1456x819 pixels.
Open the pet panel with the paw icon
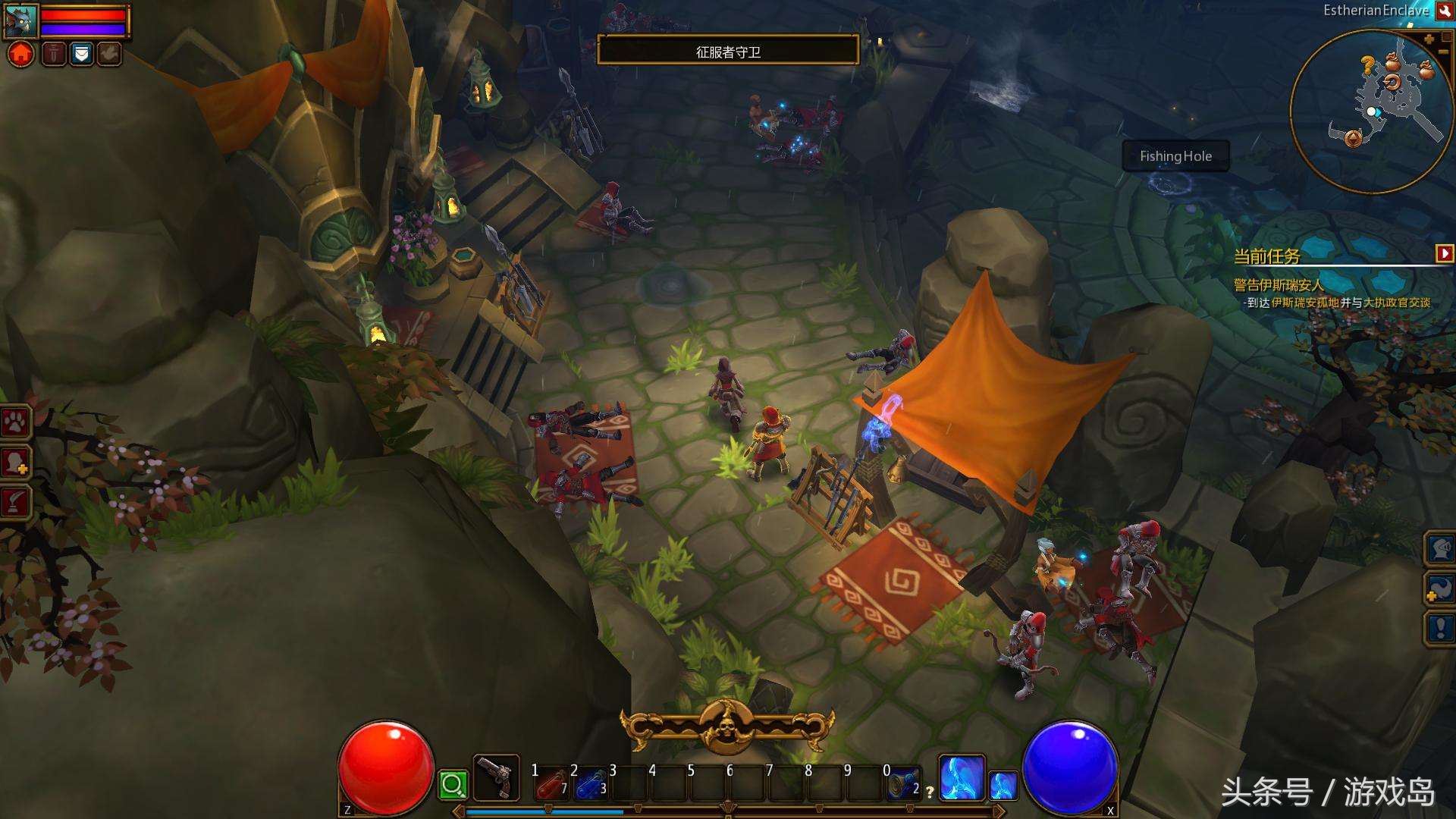coord(16,422)
